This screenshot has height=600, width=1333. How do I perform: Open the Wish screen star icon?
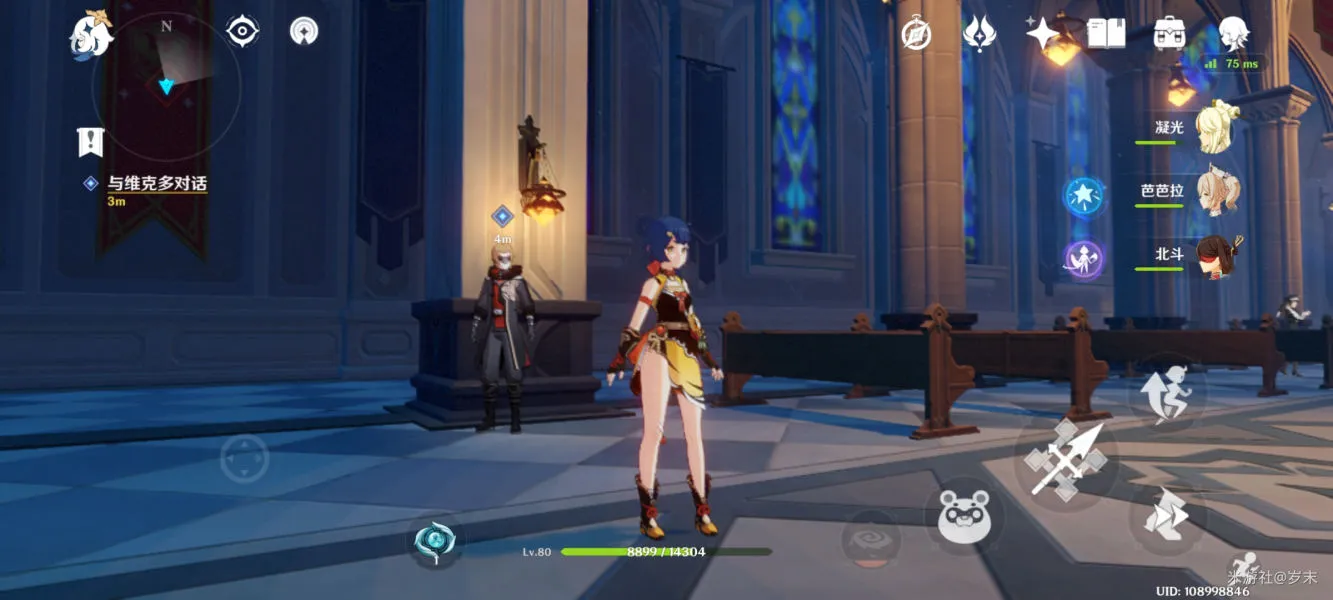click(x=1042, y=34)
